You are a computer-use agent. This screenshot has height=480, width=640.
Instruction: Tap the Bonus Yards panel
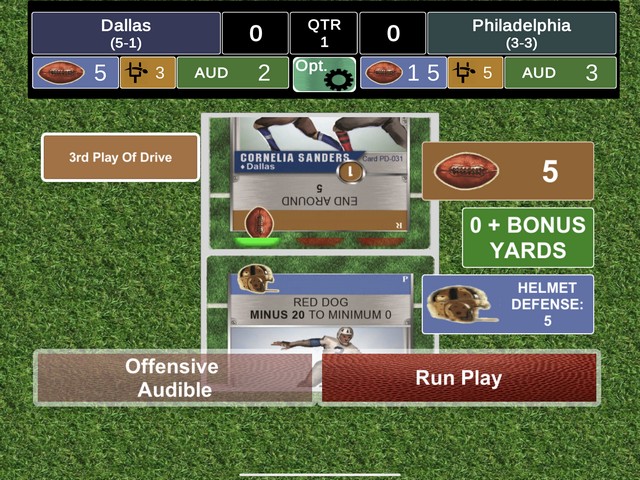528,238
